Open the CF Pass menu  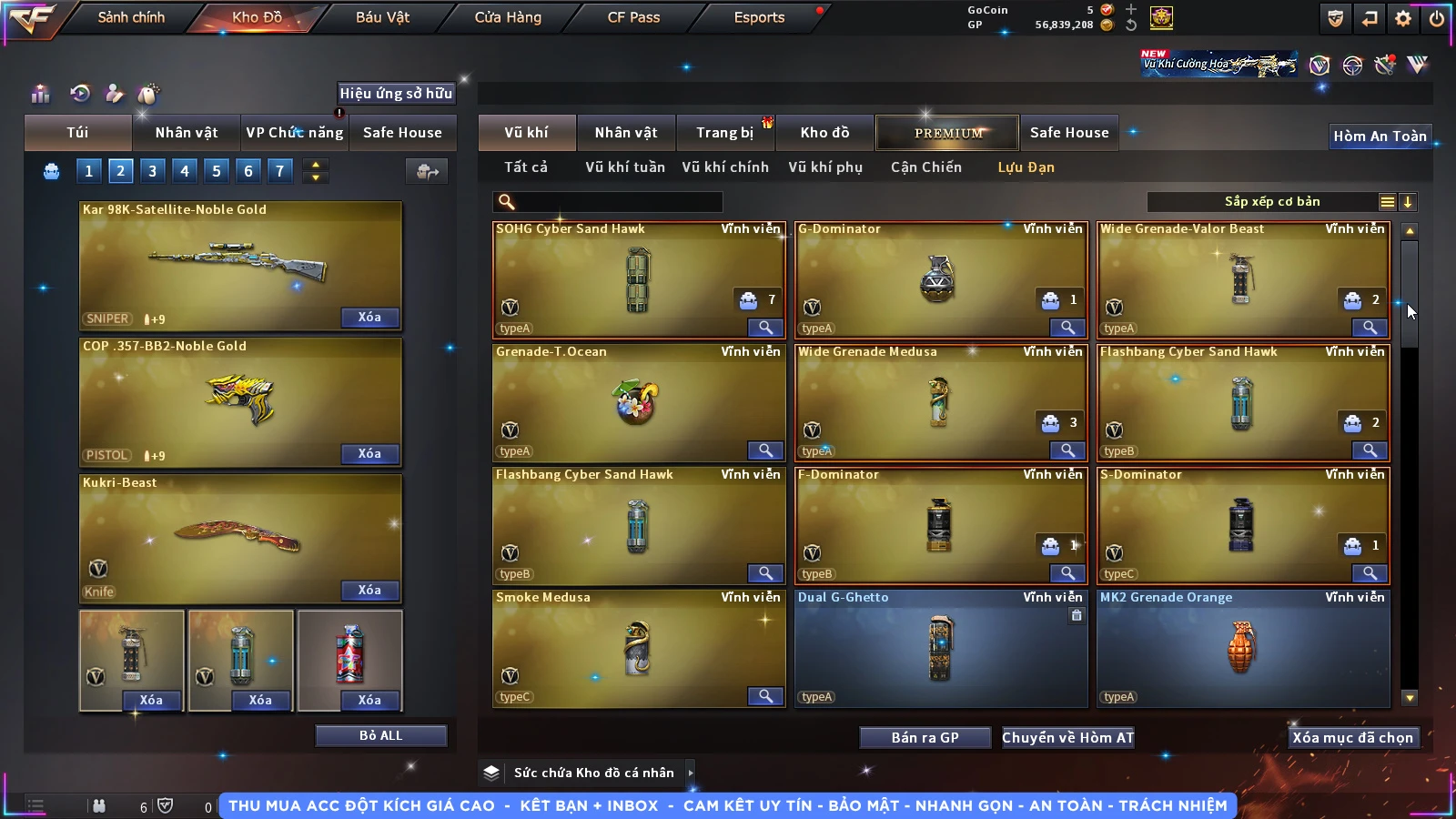point(633,17)
